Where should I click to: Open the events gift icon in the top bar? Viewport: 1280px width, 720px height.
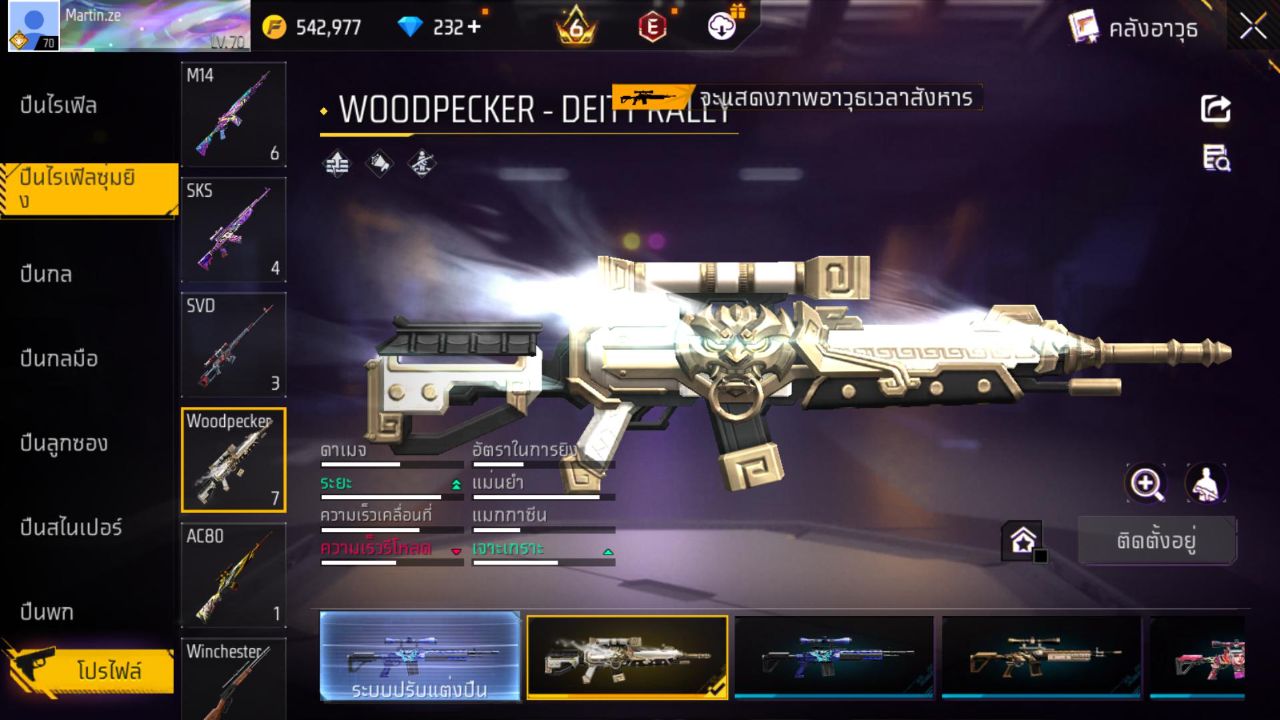point(720,27)
